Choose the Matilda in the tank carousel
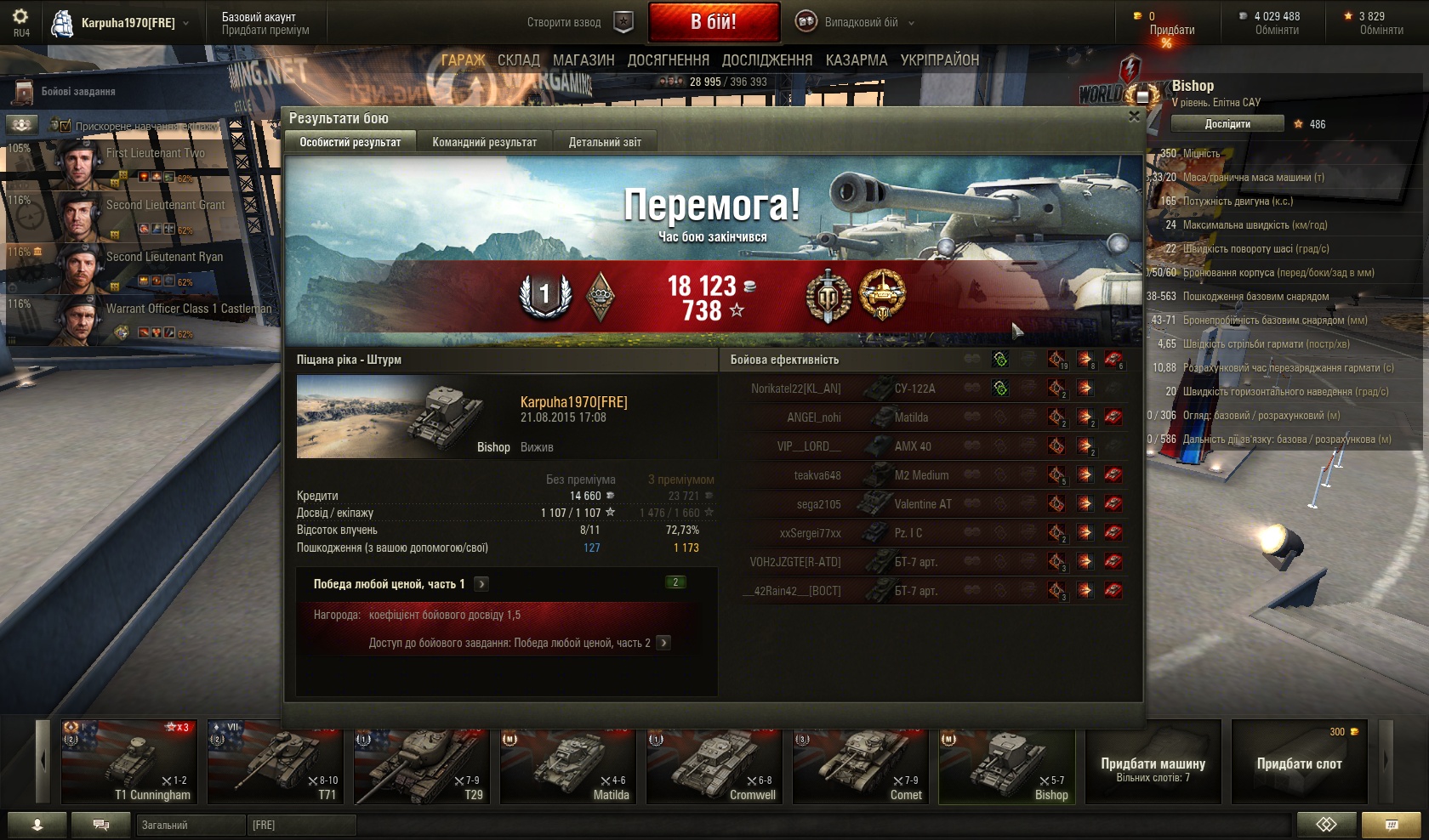 point(568,762)
